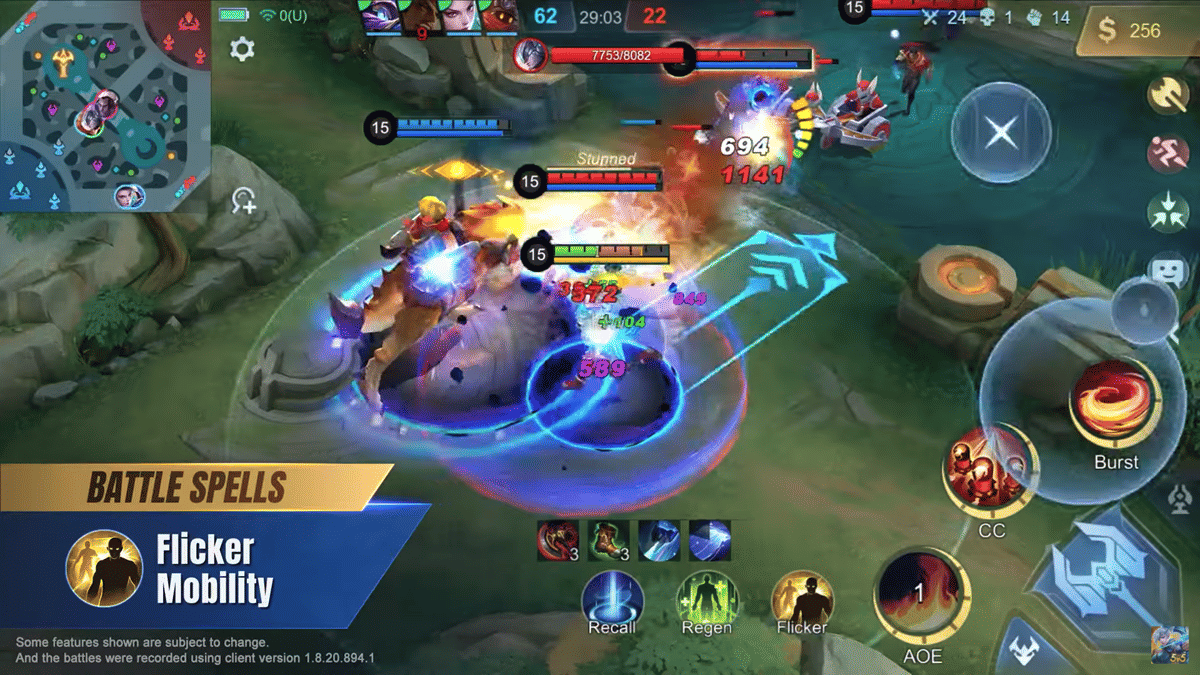Open the quick chat smiley bubble
The image size is (1200, 675).
coord(1167,268)
